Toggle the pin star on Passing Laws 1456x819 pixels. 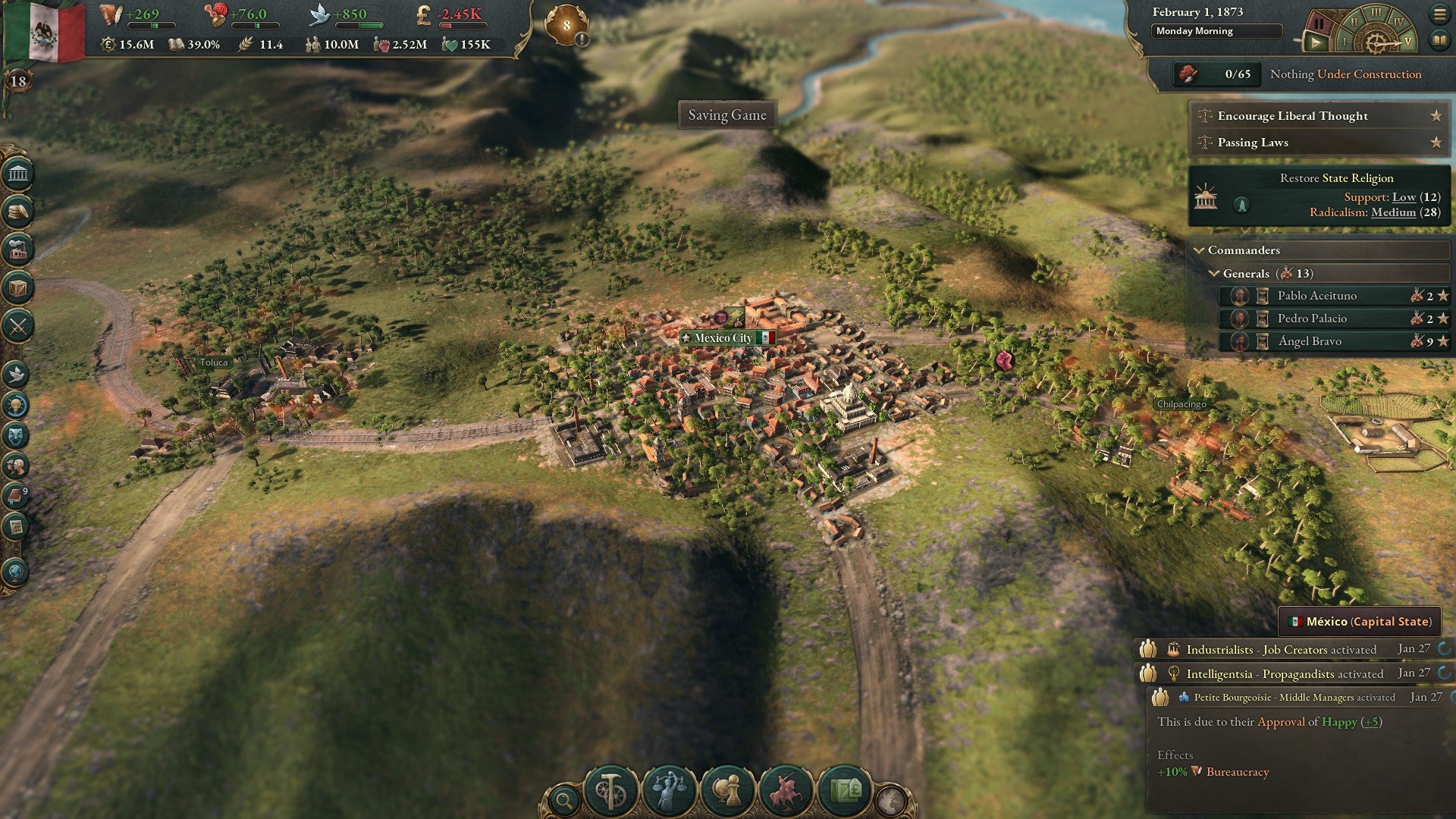point(1437,143)
